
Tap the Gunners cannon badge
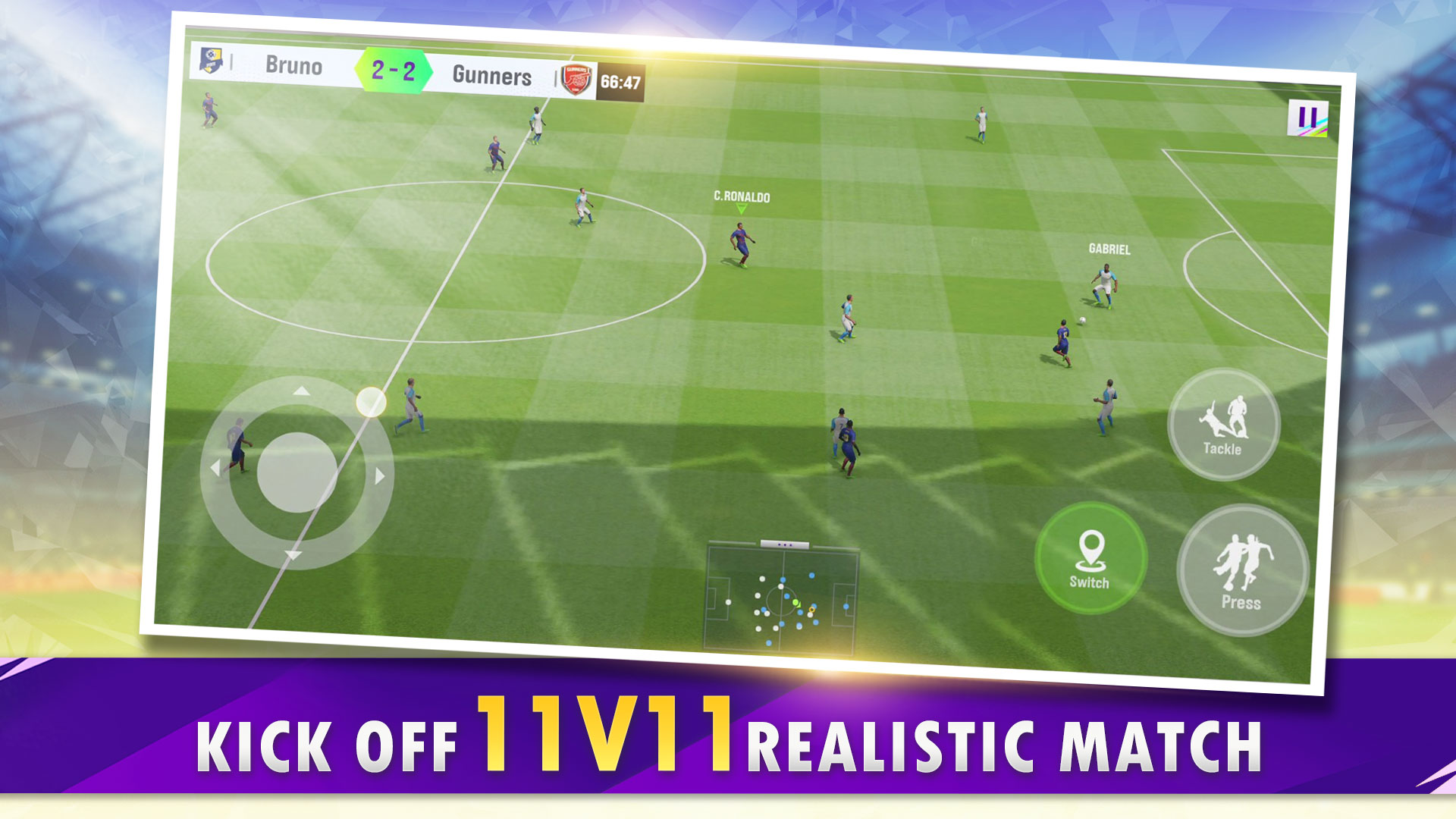coord(576,78)
